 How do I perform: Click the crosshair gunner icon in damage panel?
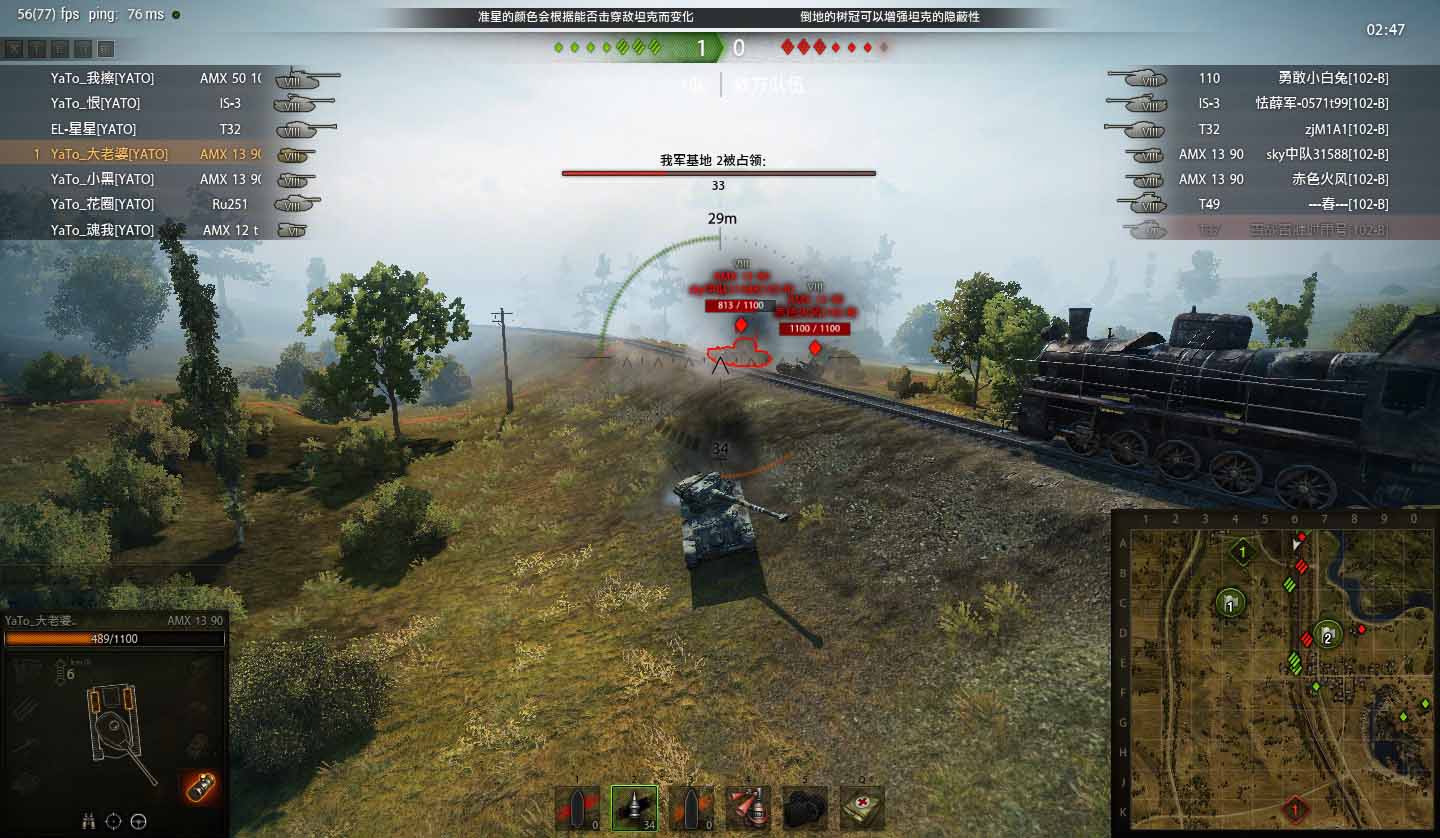114,821
